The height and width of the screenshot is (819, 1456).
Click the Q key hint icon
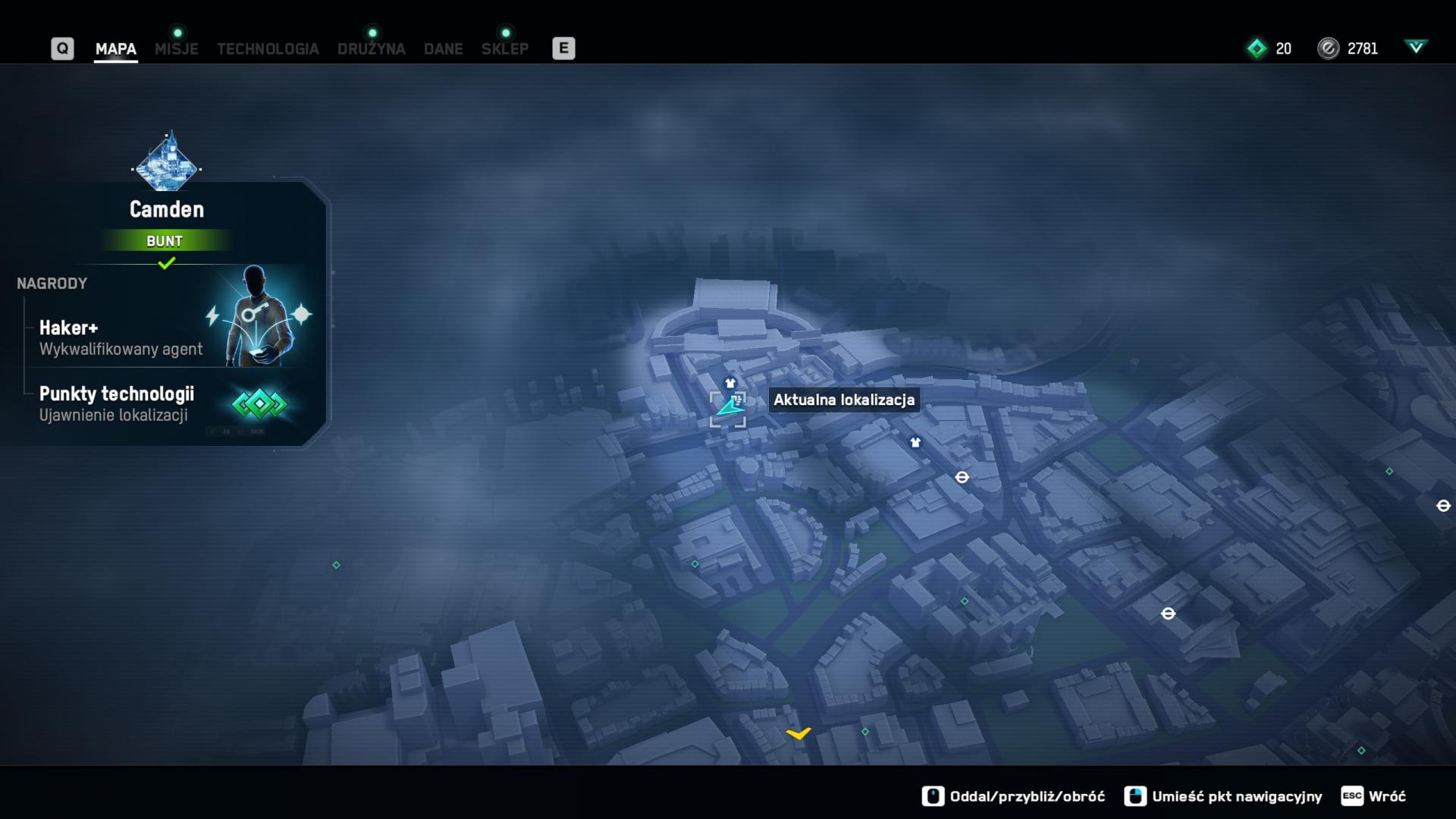pyautogui.click(x=62, y=48)
